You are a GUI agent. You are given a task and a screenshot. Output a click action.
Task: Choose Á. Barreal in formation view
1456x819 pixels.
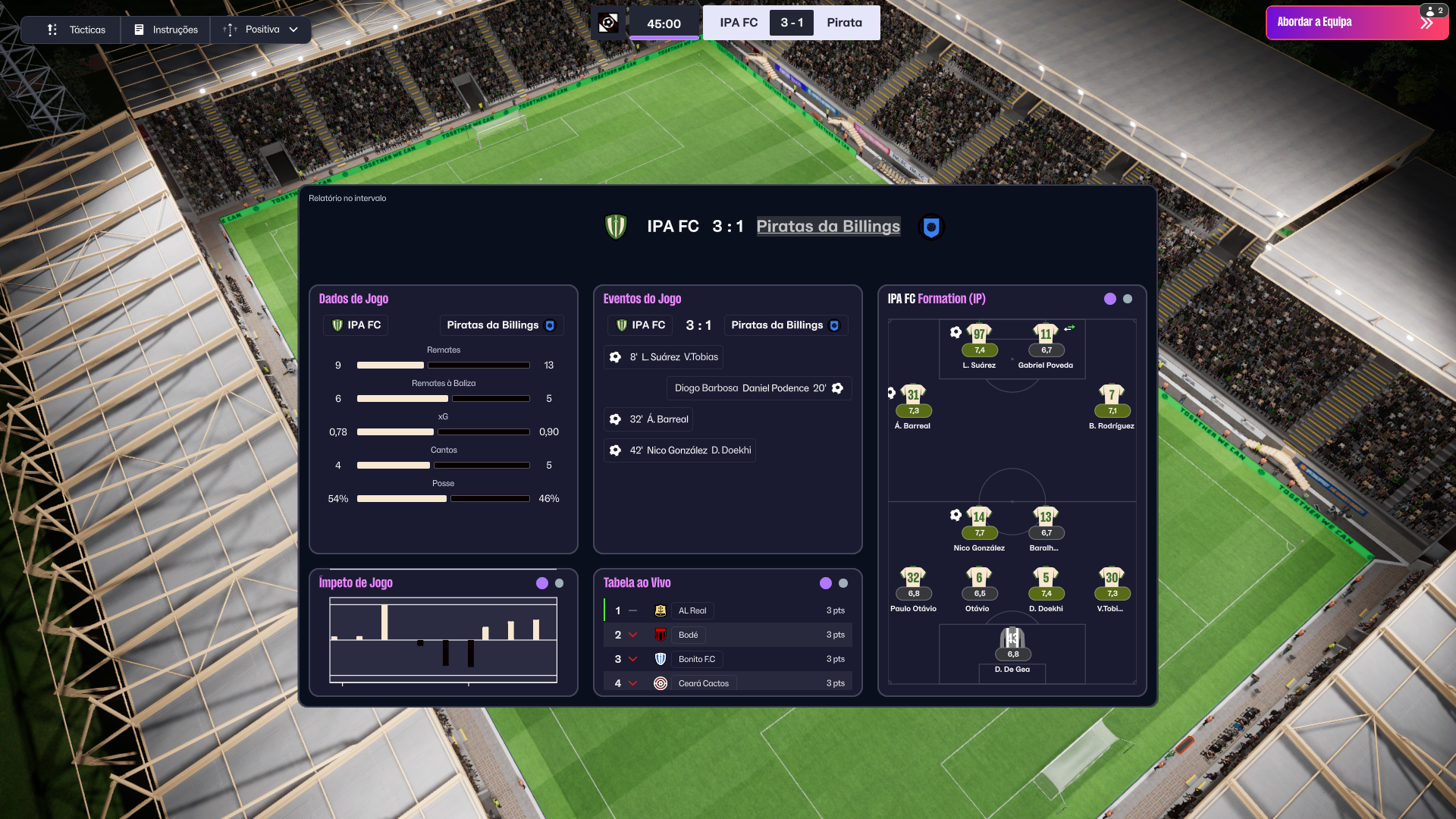[913, 396]
